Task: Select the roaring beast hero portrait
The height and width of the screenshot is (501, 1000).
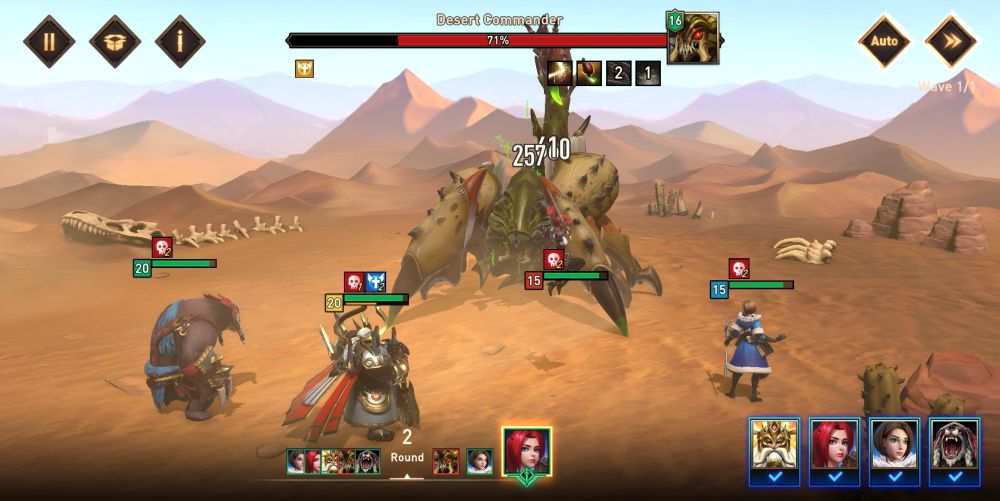Action: point(954,445)
